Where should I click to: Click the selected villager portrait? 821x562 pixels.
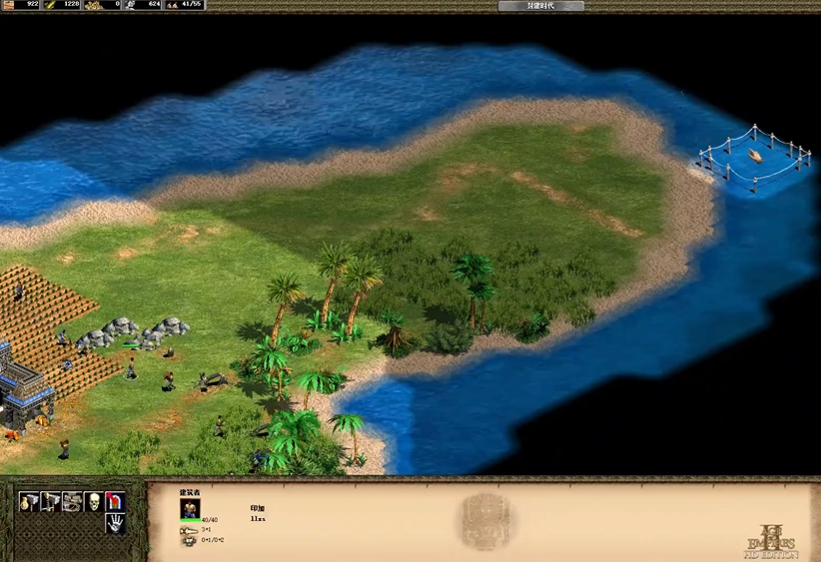pyautogui.click(x=190, y=508)
